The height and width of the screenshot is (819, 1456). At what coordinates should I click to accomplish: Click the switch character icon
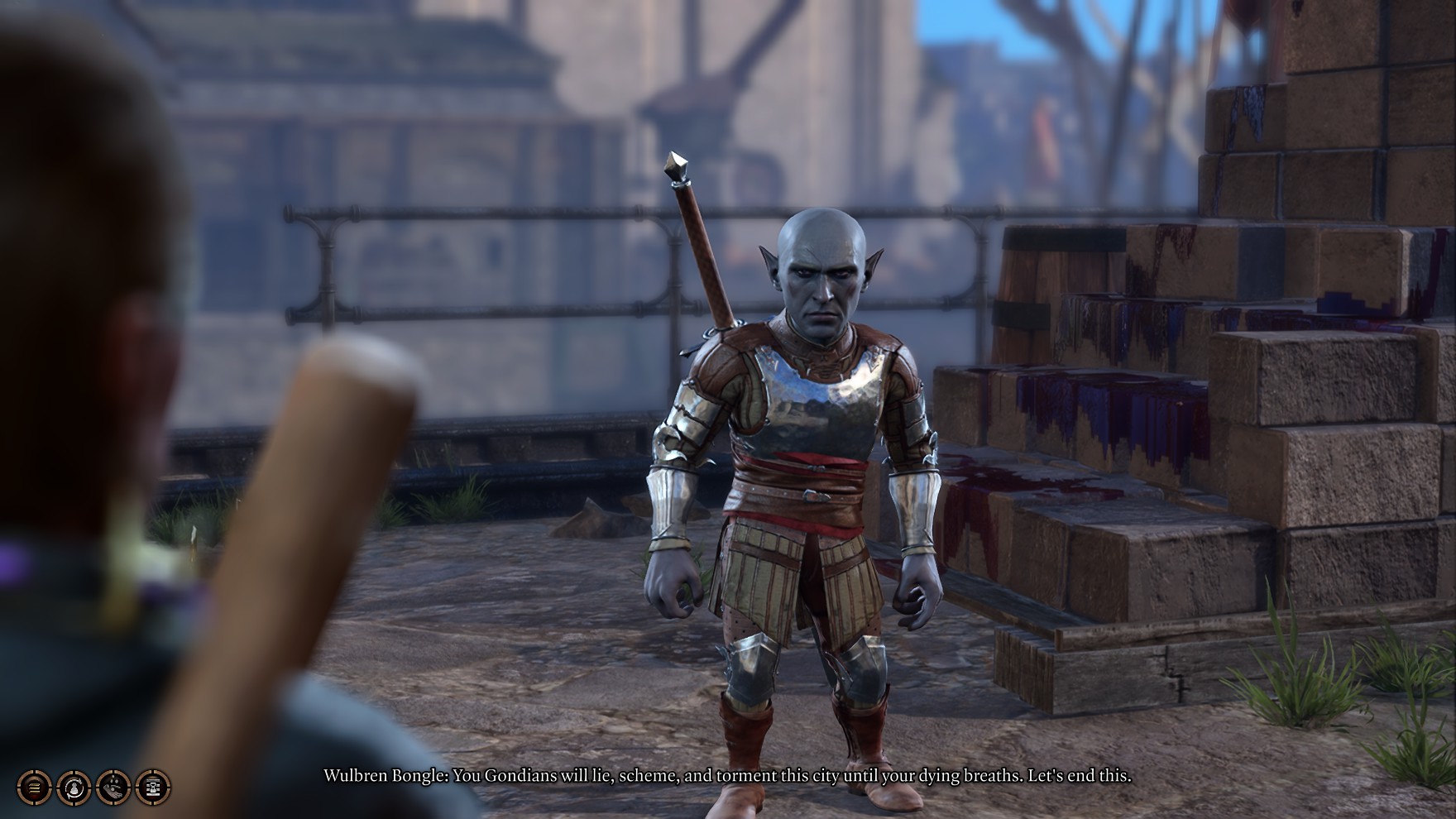click(74, 787)
